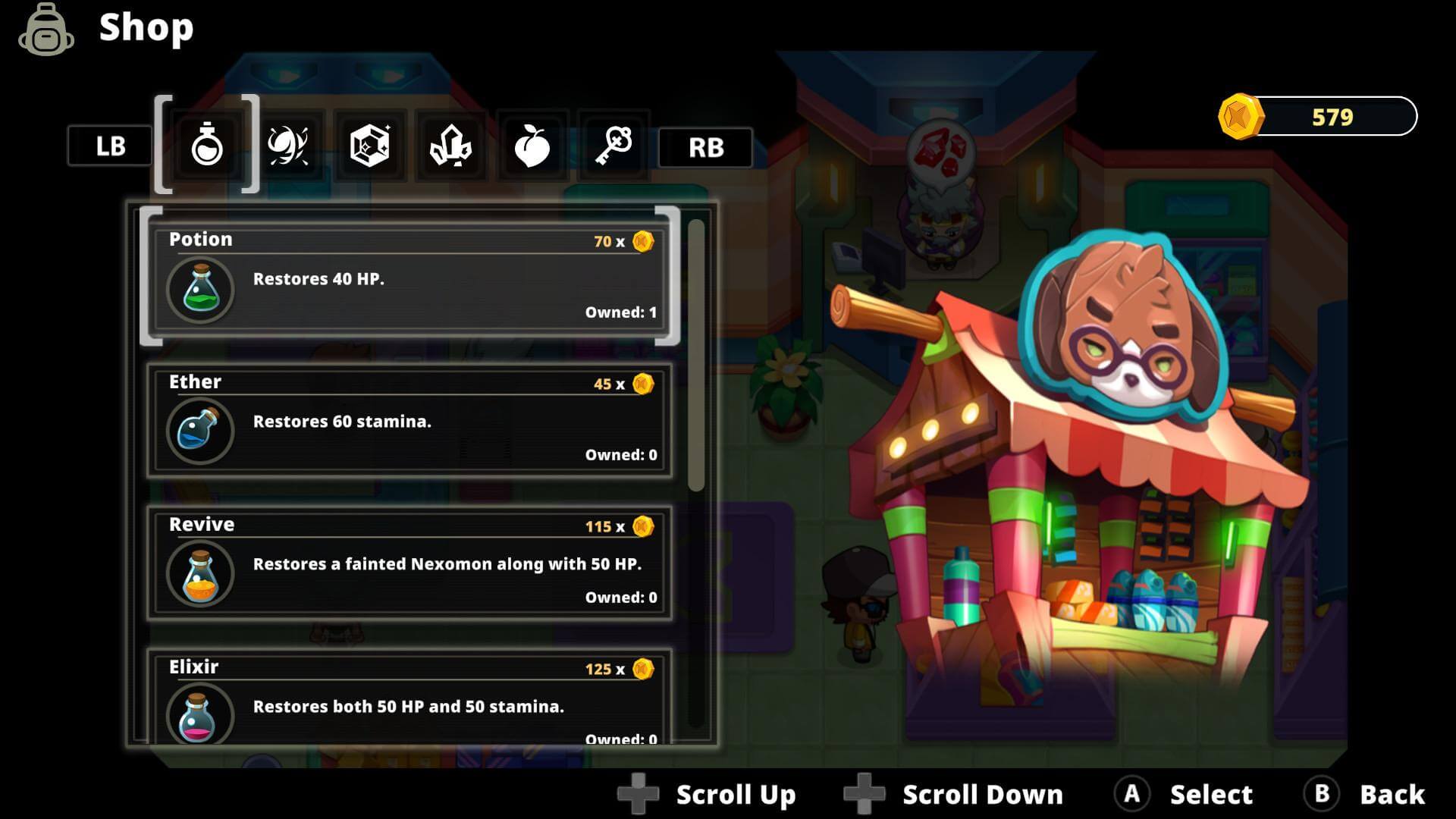The height and width of the screenshot is (819, 1456).
Task: Show the fruit food category tab
Action: tap(532, 145)
